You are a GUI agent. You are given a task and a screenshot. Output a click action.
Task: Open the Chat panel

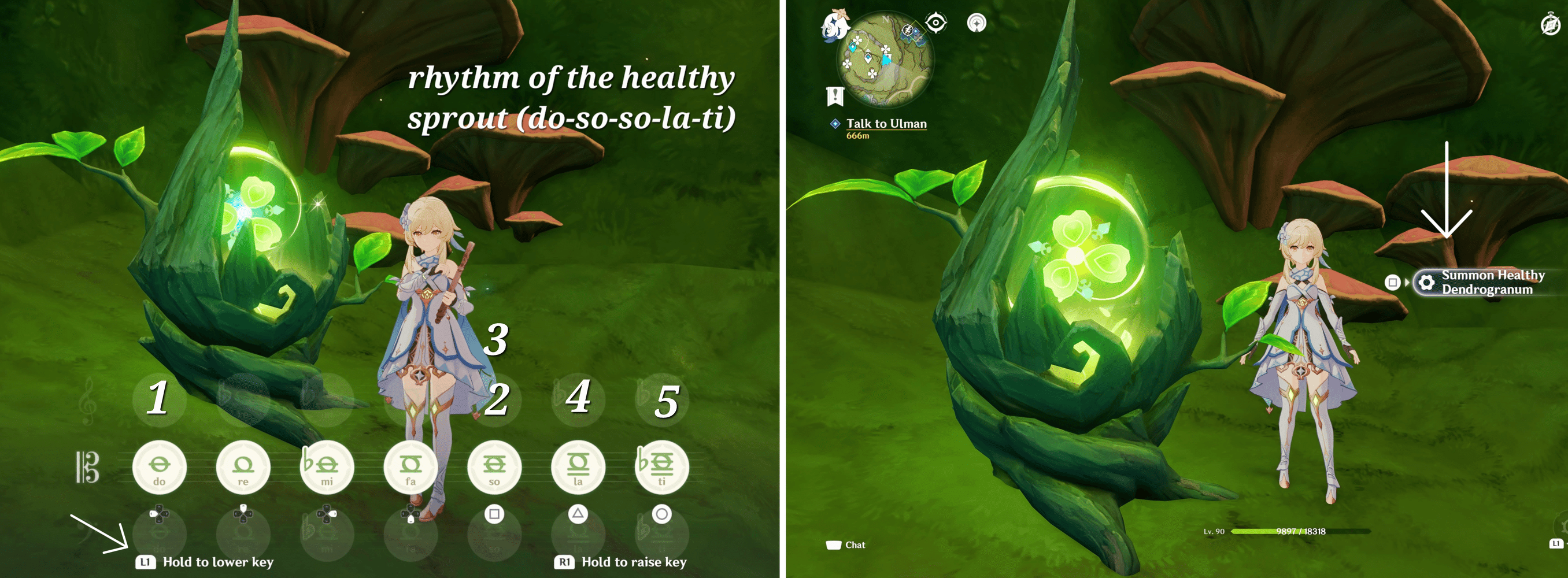(x=846, y=544)
